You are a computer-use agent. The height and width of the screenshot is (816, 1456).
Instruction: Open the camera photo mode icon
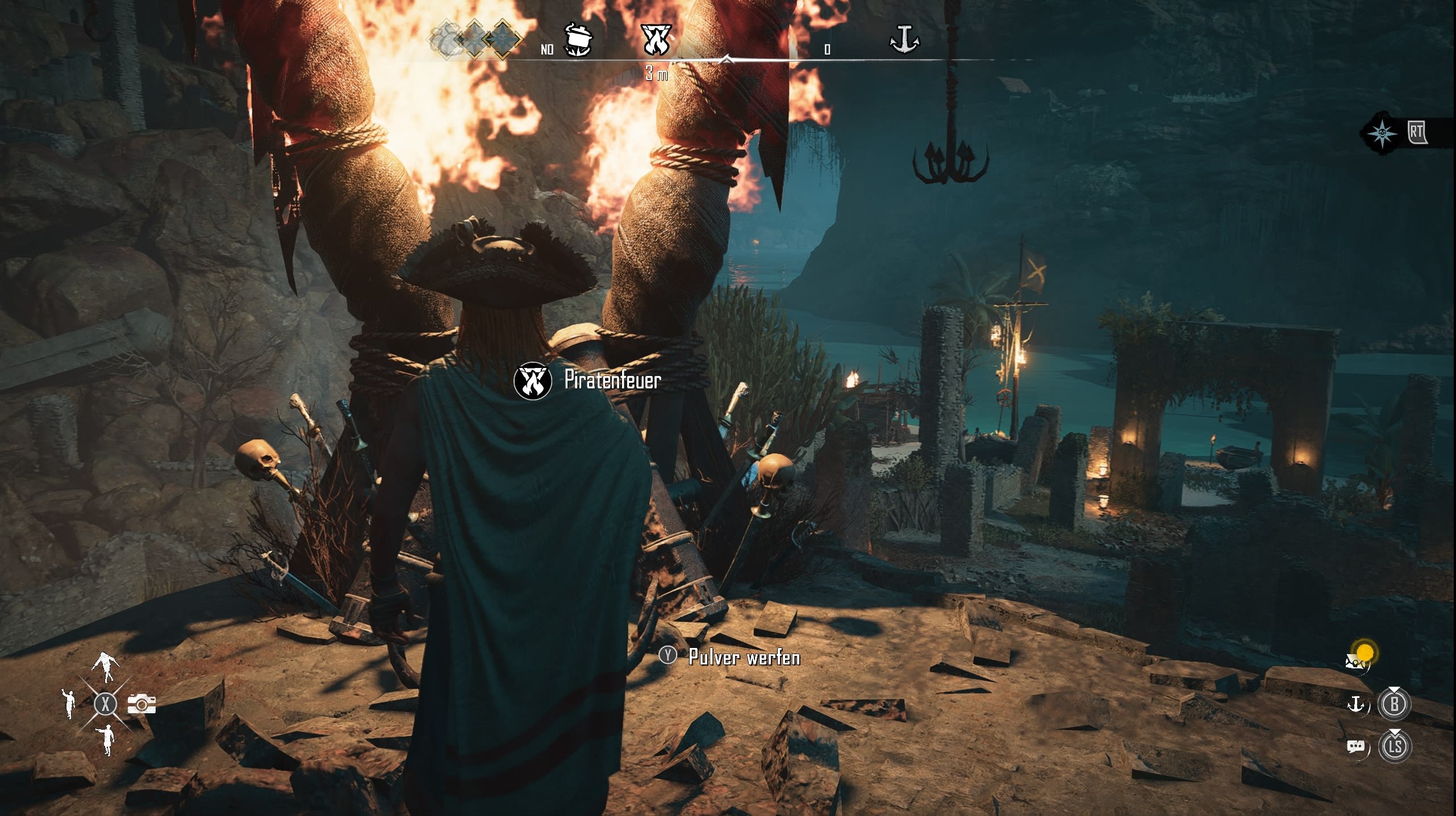(x=141, y=704)
